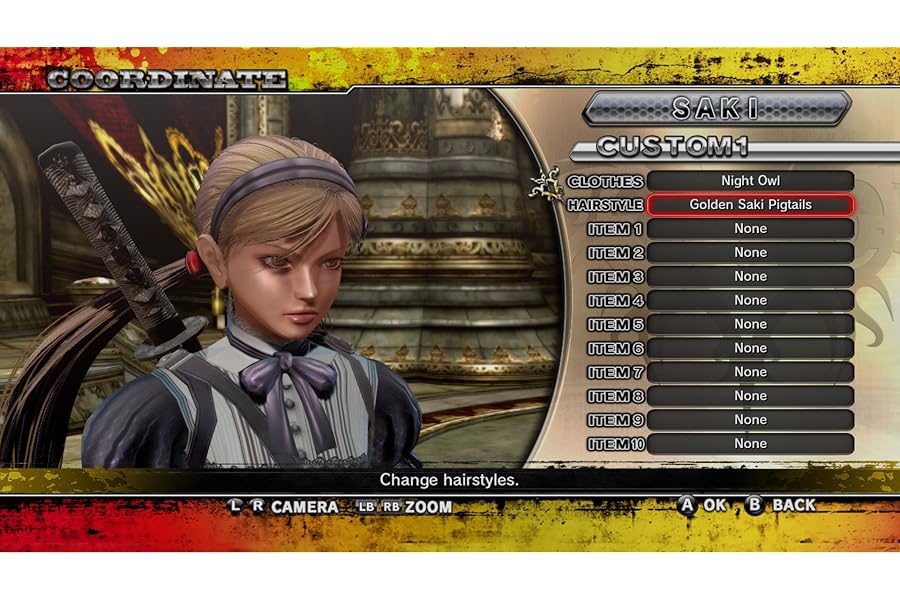Select the Item 8 accessory row
Viewport: 900px width, 600px height.
[x=750, y=396]
